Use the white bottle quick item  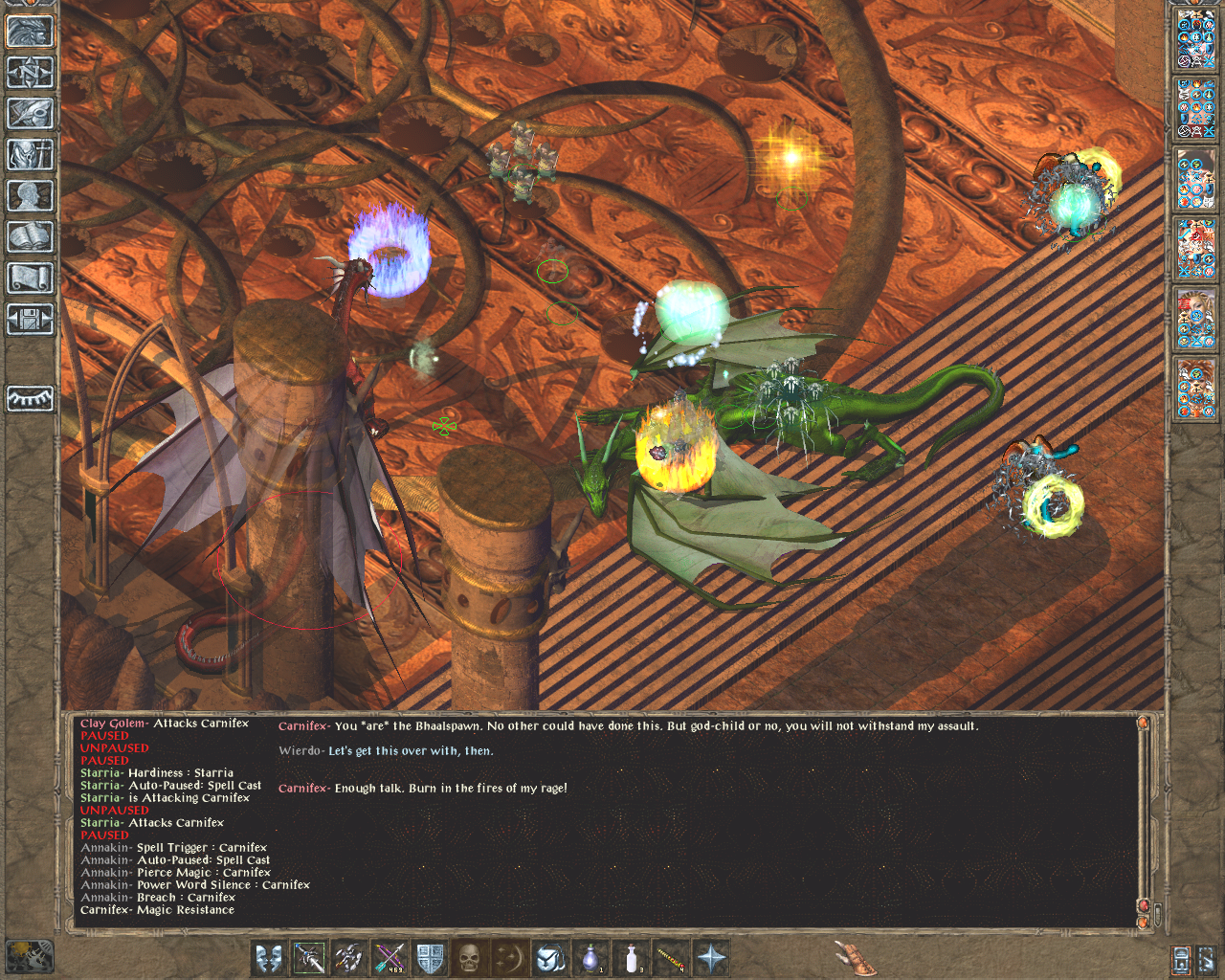click(632, 957)
